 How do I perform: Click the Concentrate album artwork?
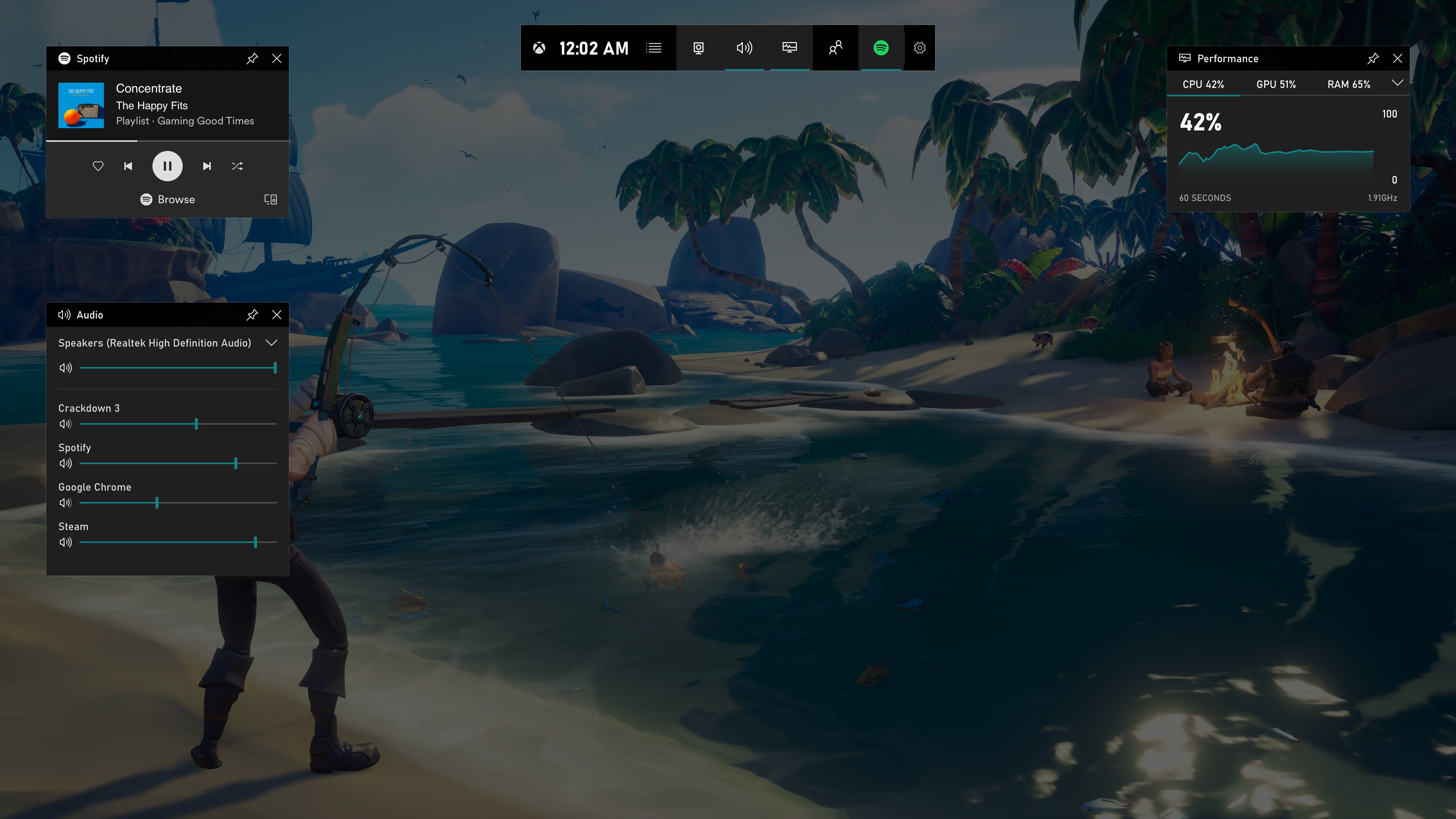point(81,105)
